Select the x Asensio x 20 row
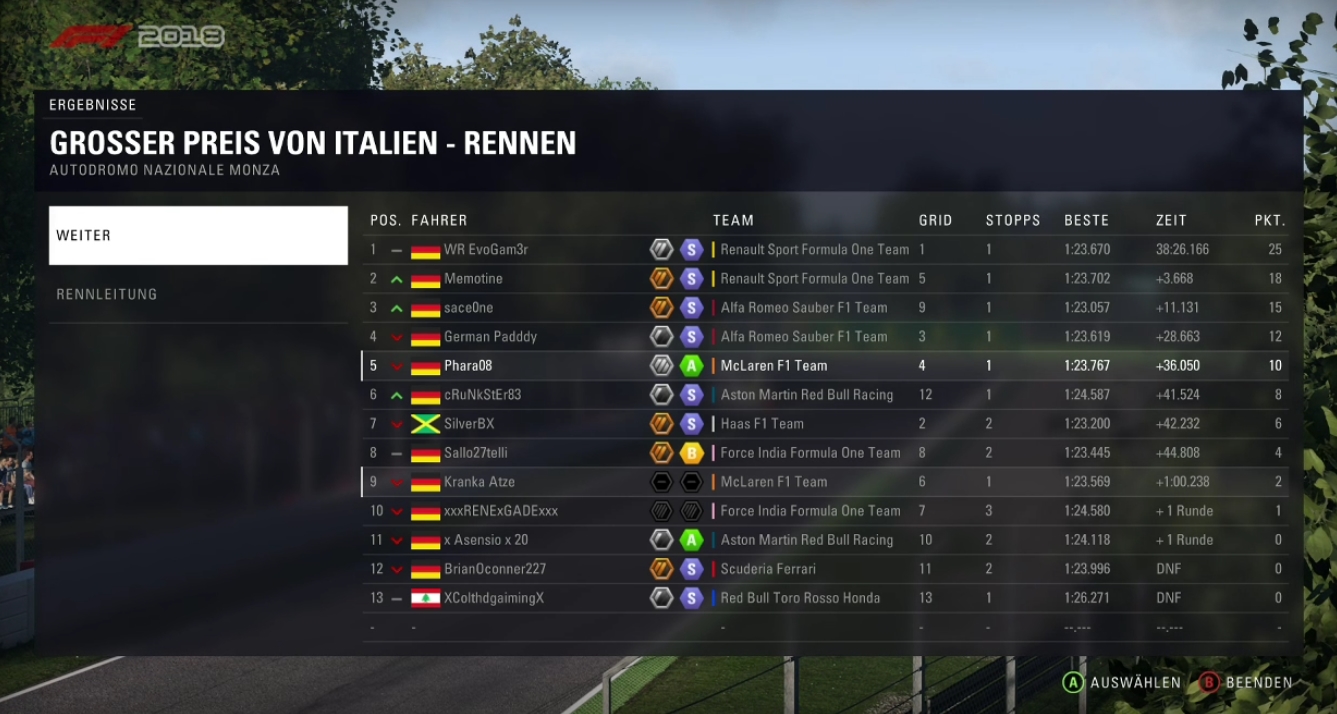Image resolution: width=1337 pixels, height=714 pixels. tap(825, 540)
